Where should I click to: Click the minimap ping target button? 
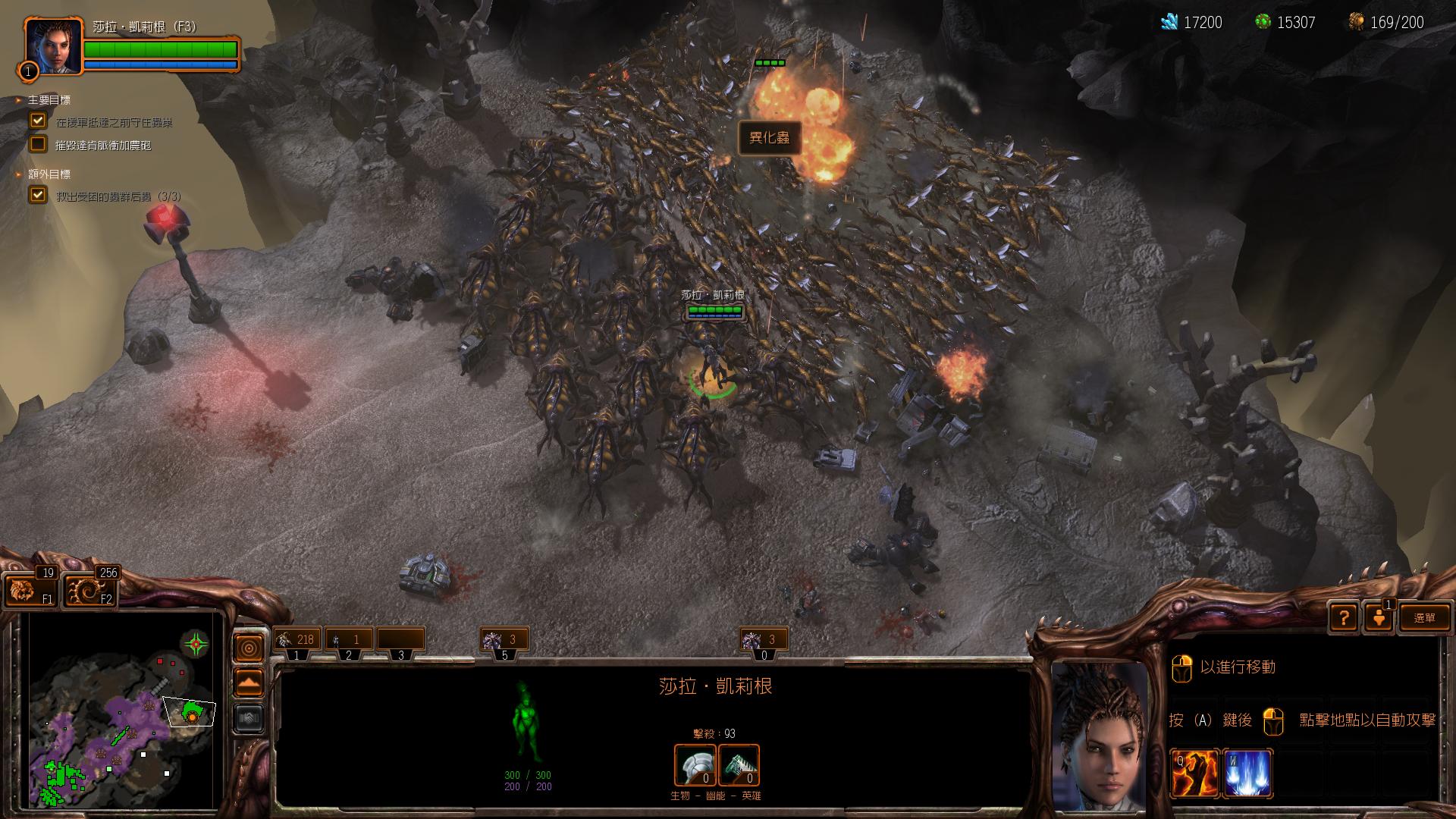pos(249,648)
